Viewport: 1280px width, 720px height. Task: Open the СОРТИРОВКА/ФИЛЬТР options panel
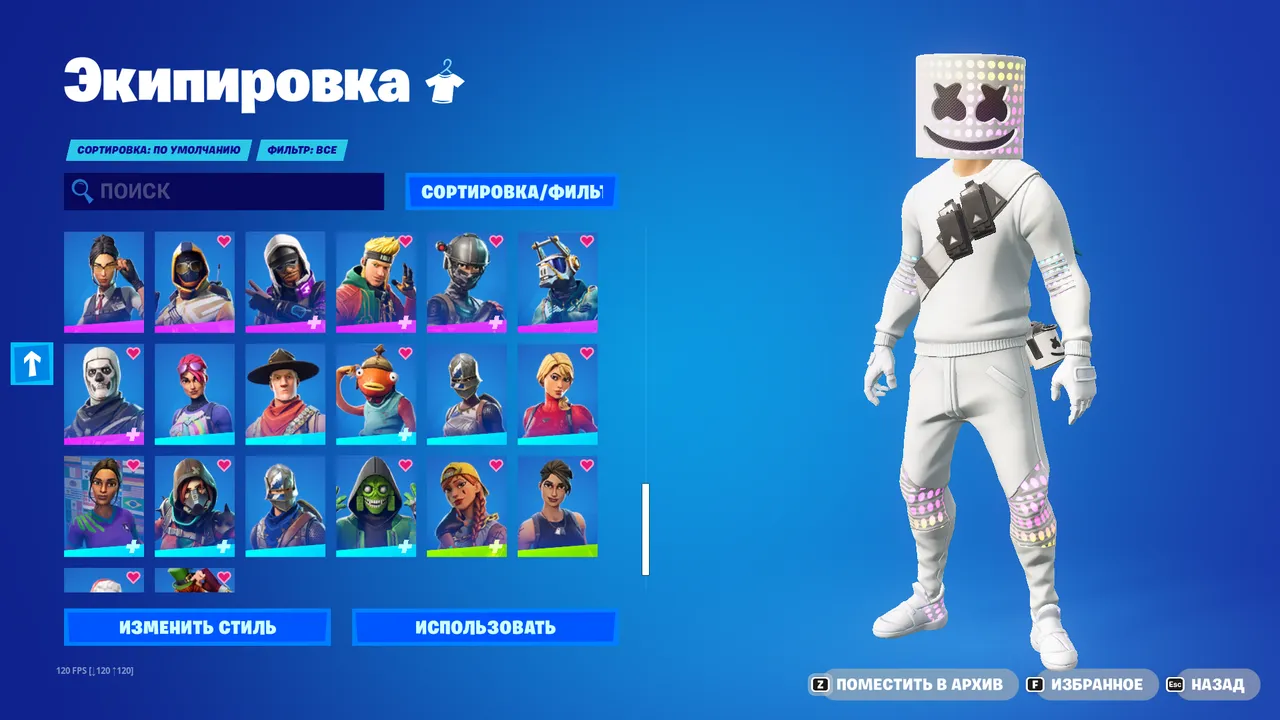point(511,191)
